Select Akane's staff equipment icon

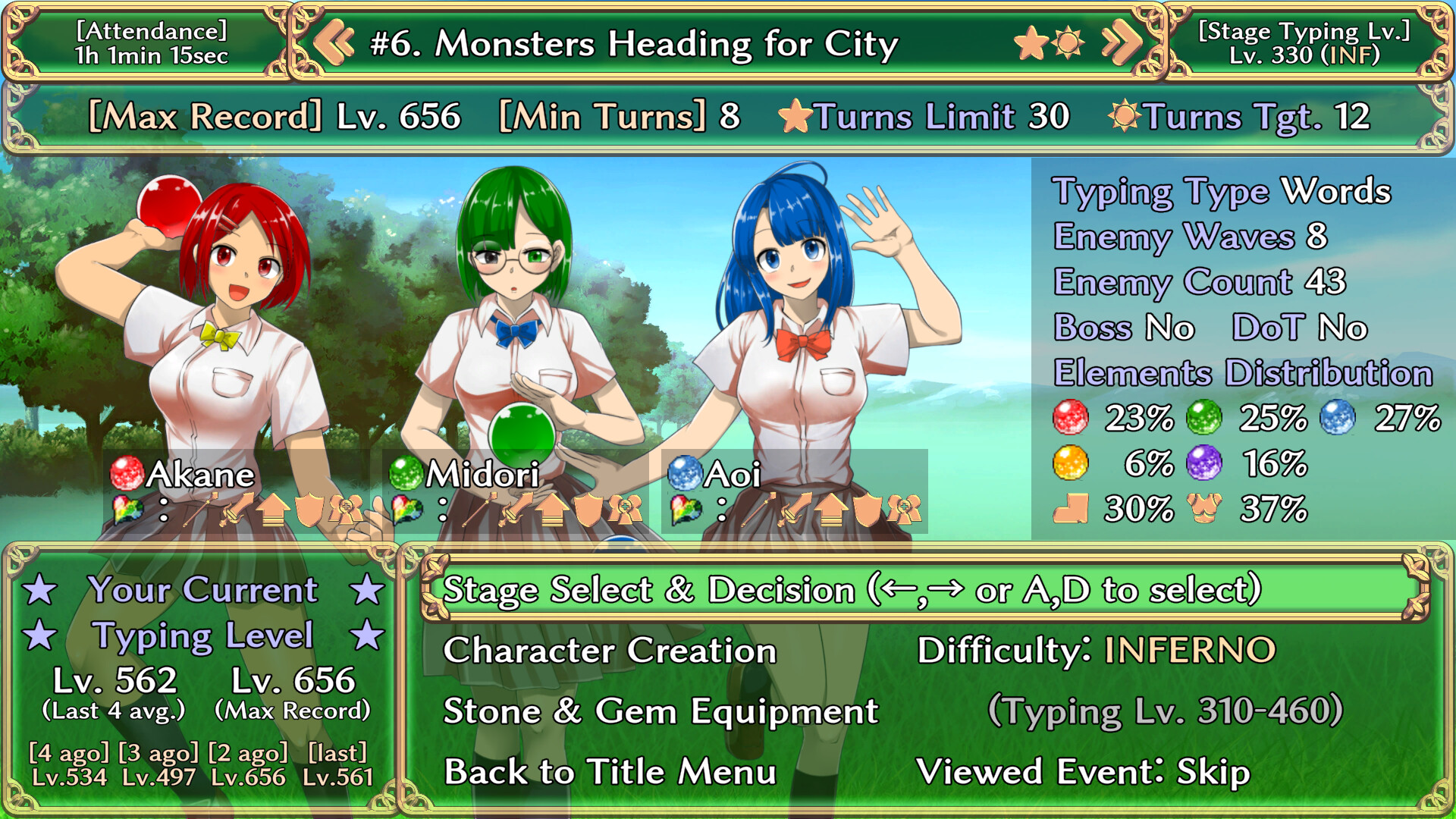point(201,511)
